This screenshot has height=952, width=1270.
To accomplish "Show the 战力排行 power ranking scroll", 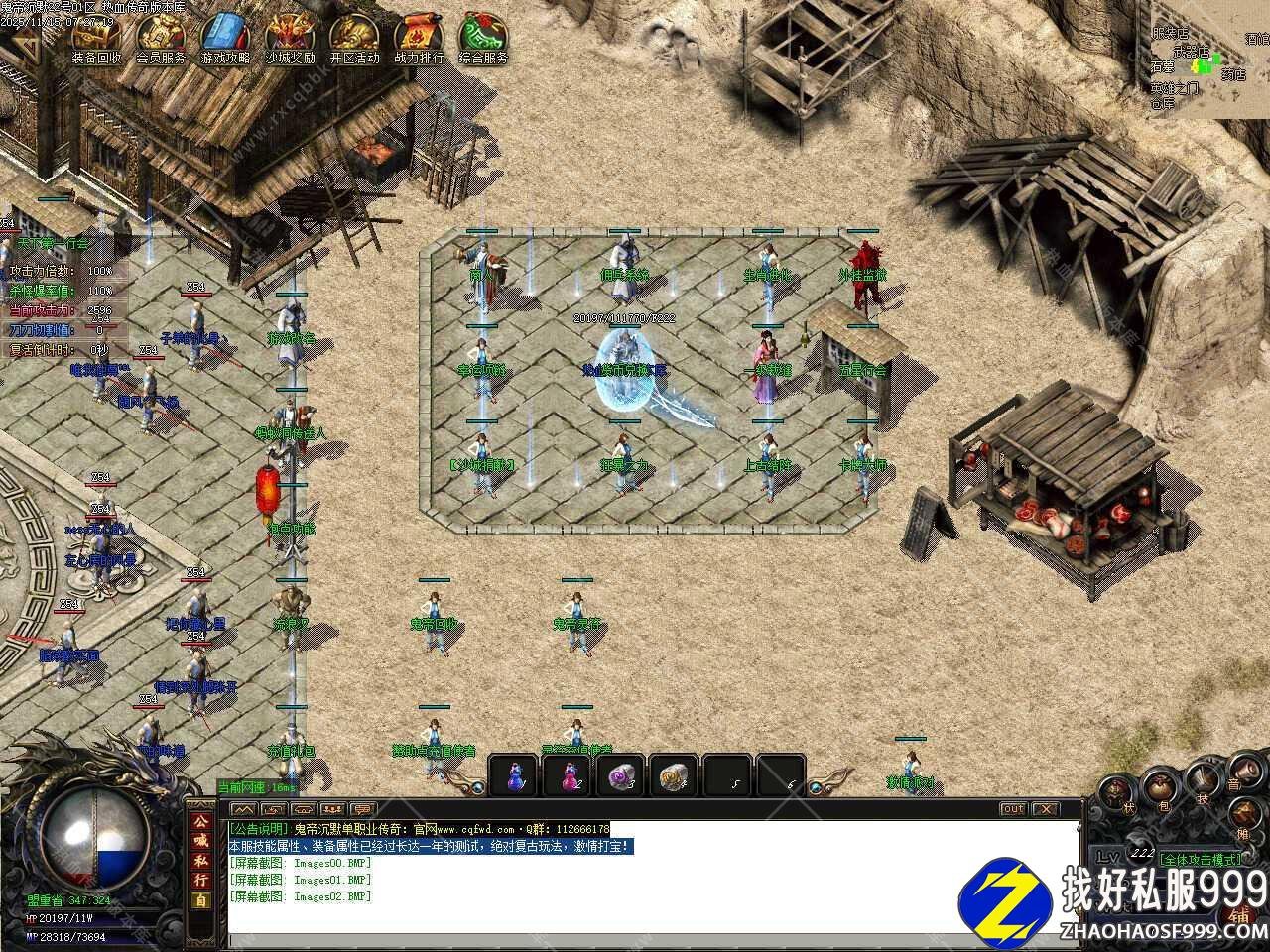I will 419,40.
